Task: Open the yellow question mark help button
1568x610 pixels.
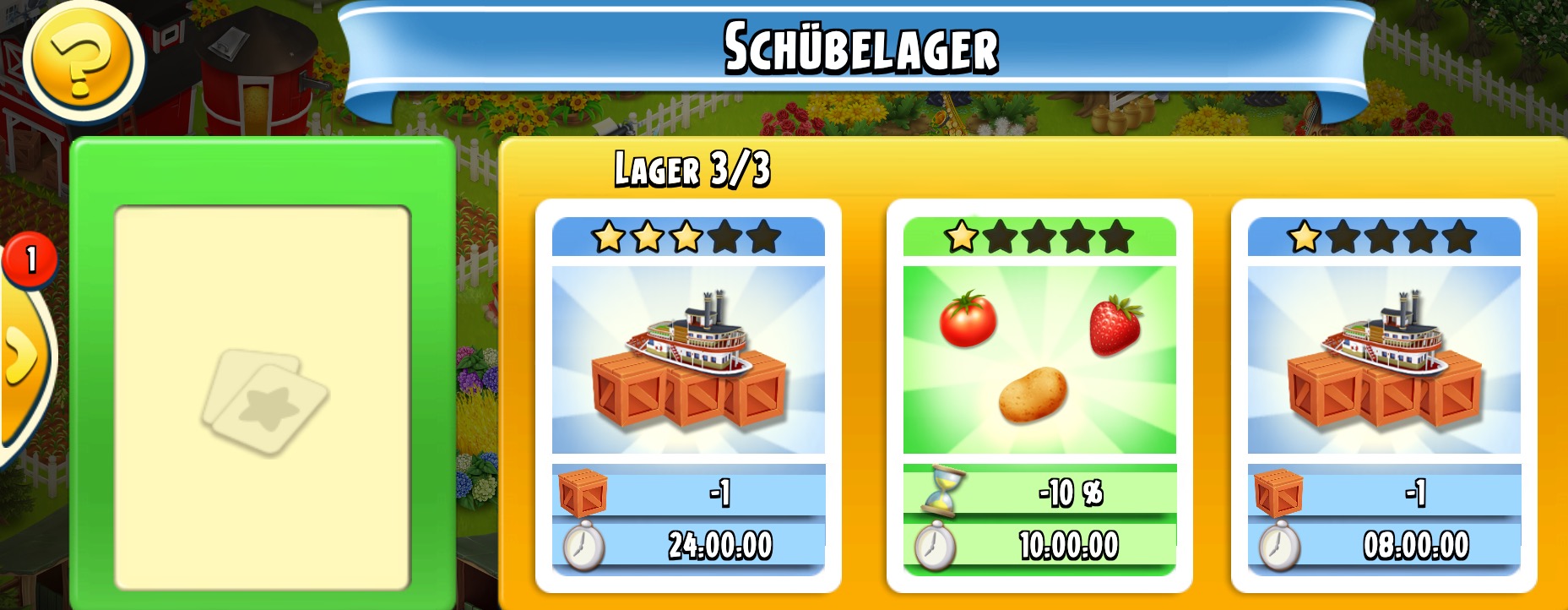Action: pos(82,59)
